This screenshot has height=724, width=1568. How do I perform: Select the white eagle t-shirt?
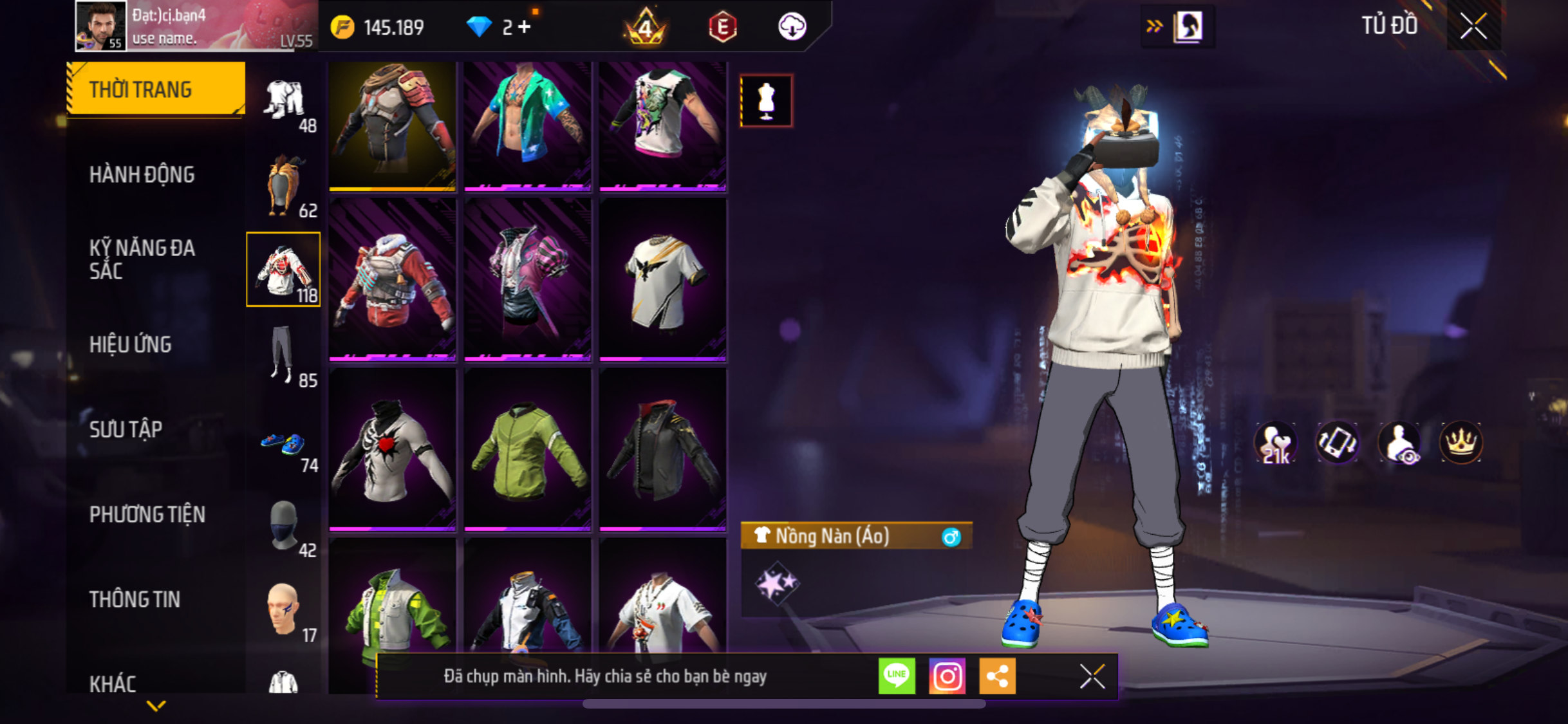click(x=662, y=280)
